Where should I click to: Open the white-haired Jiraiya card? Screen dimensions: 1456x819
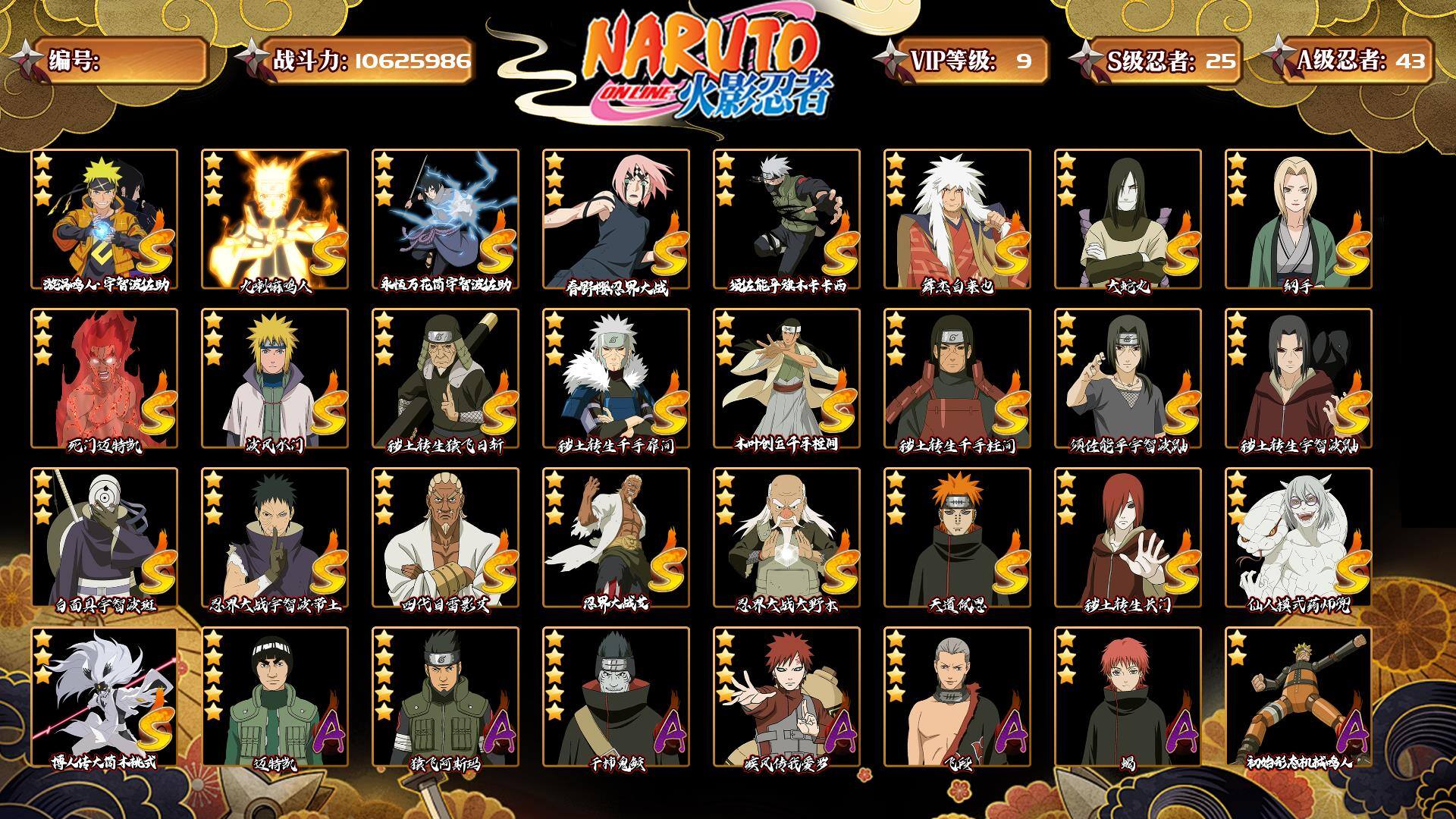click(x=957, y=219)
